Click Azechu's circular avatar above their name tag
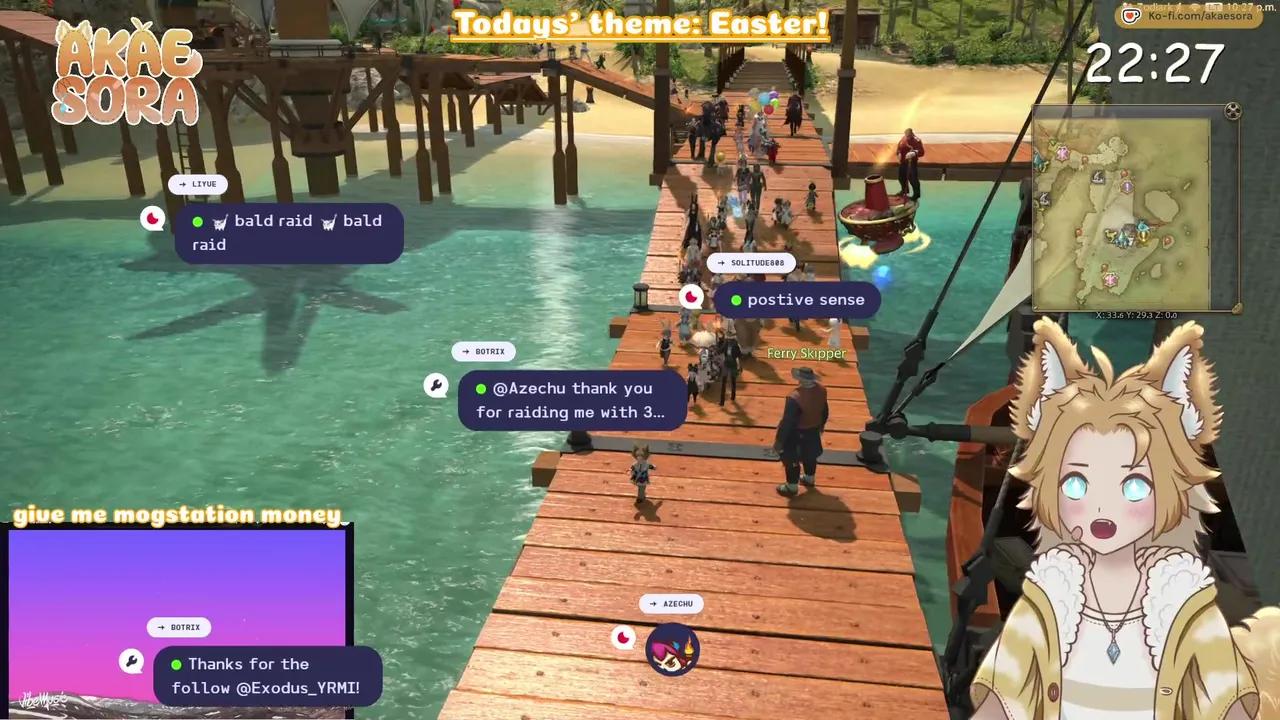 coord(672,650)
